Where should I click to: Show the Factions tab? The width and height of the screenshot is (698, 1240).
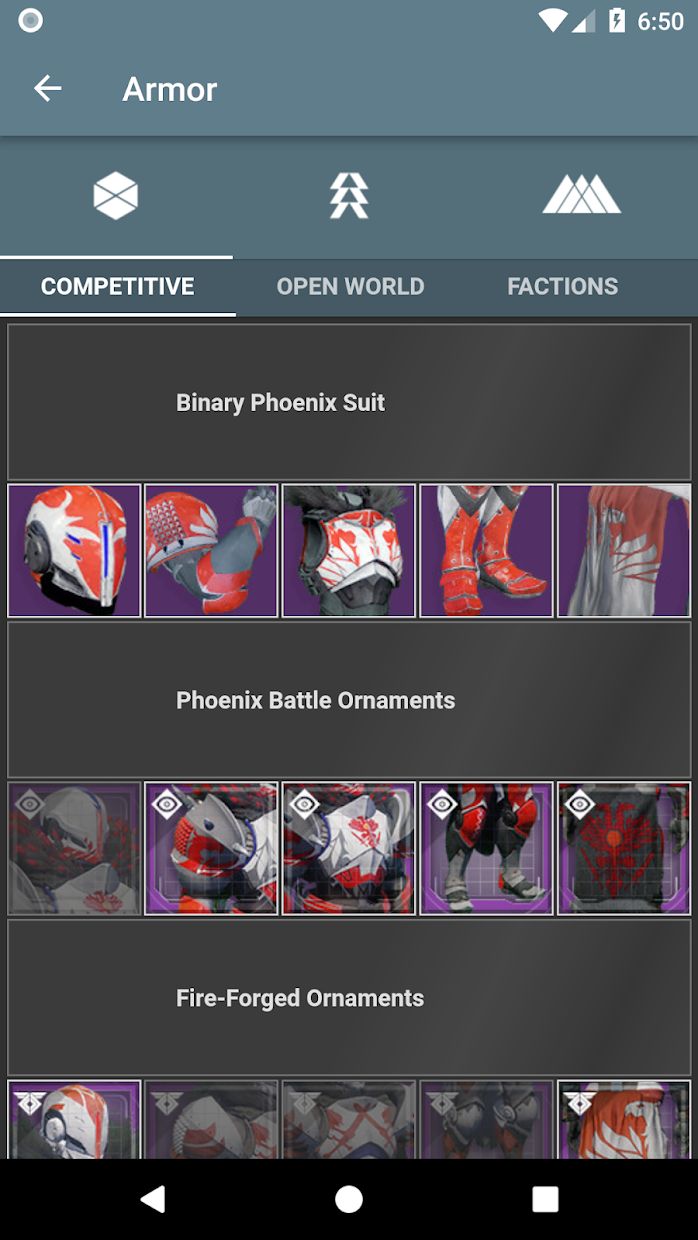(562, 286)
